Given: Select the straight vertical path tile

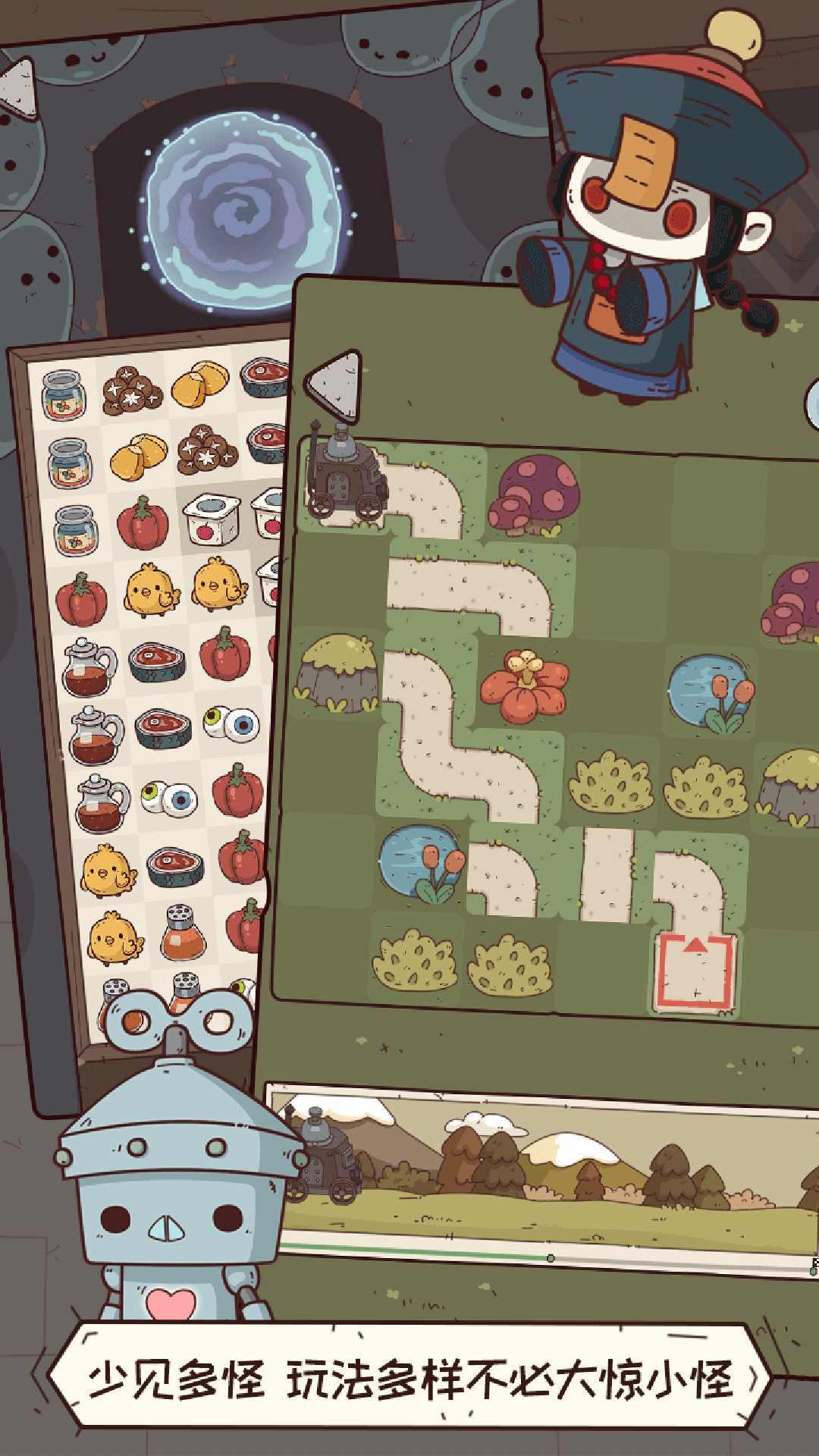Looking at the screenshot, I should (607, 874).
